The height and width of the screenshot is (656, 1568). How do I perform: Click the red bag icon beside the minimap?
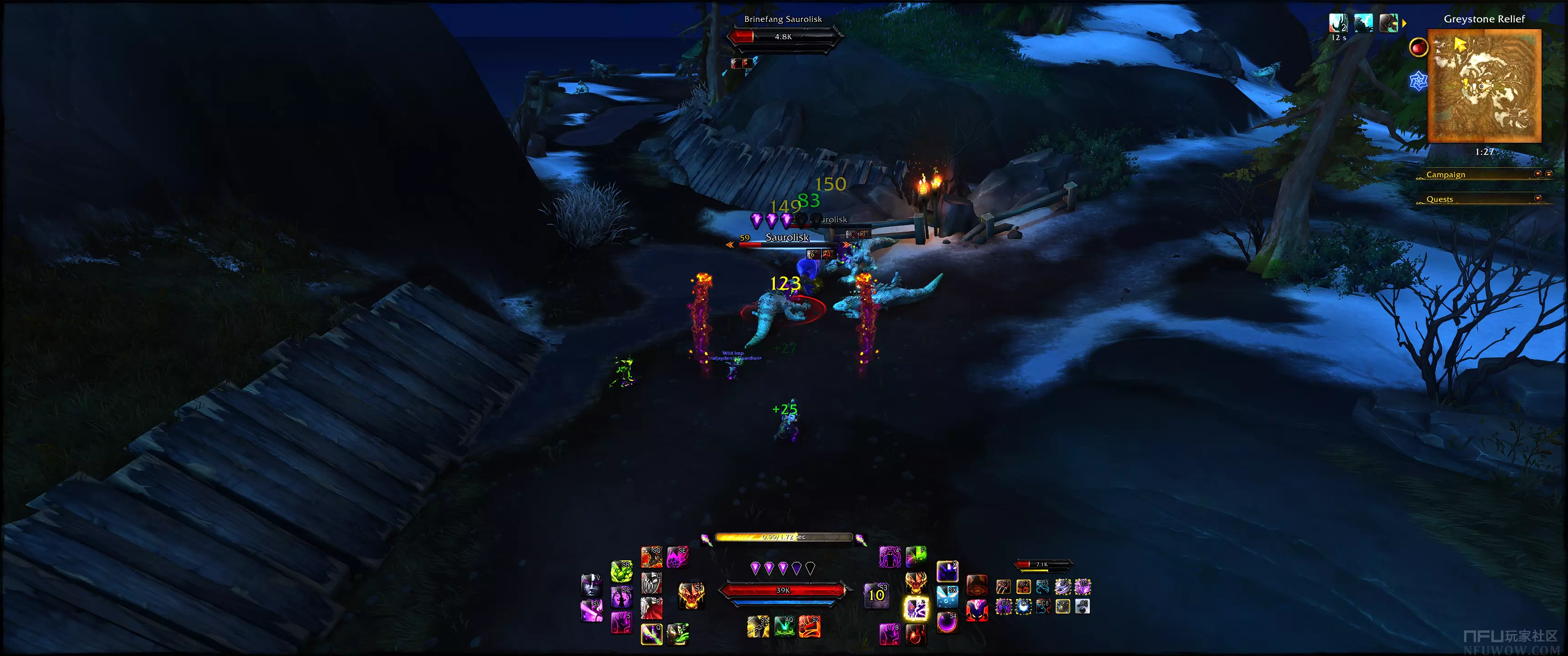coord(1418,47)
